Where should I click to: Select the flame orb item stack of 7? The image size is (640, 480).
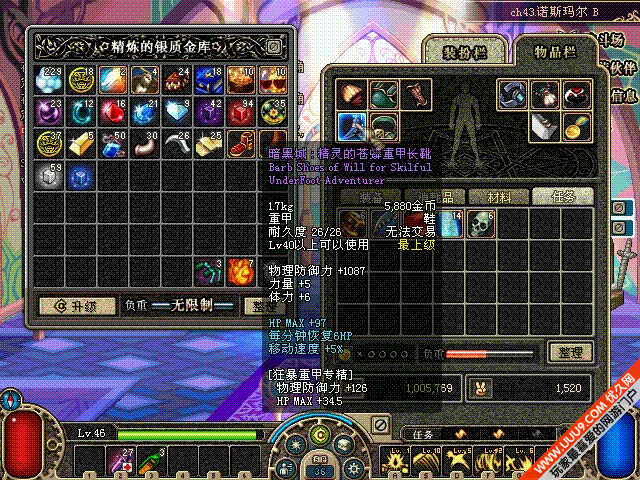[240, 271]
